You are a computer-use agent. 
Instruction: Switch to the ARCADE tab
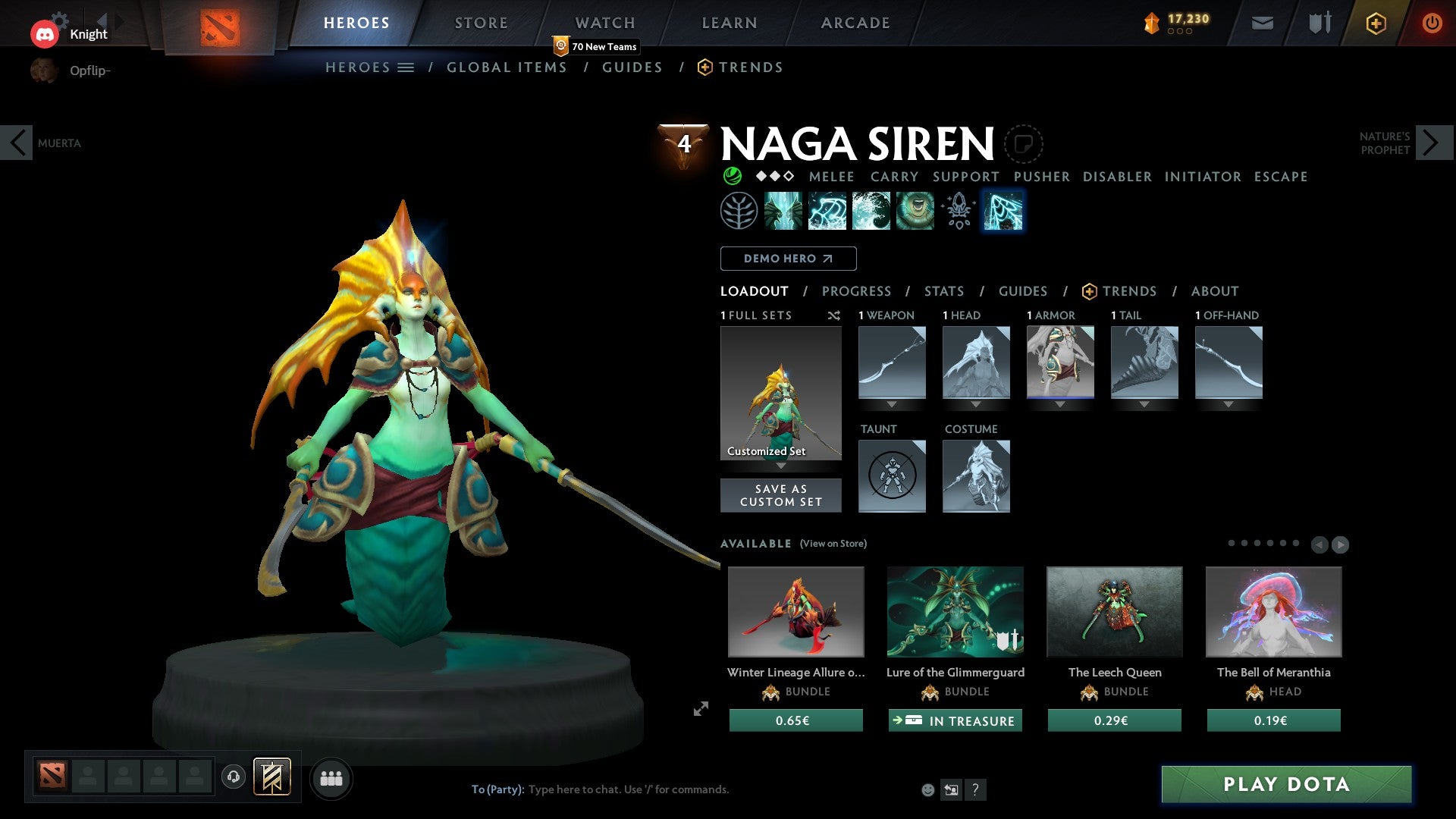(855, 22)
